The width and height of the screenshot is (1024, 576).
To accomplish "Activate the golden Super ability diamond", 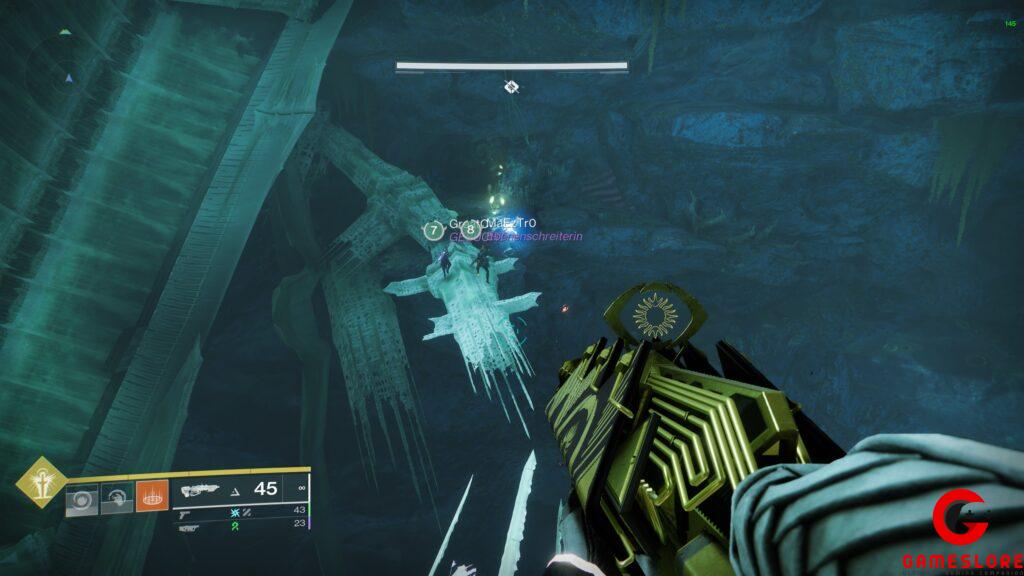I will coord(42,484).
